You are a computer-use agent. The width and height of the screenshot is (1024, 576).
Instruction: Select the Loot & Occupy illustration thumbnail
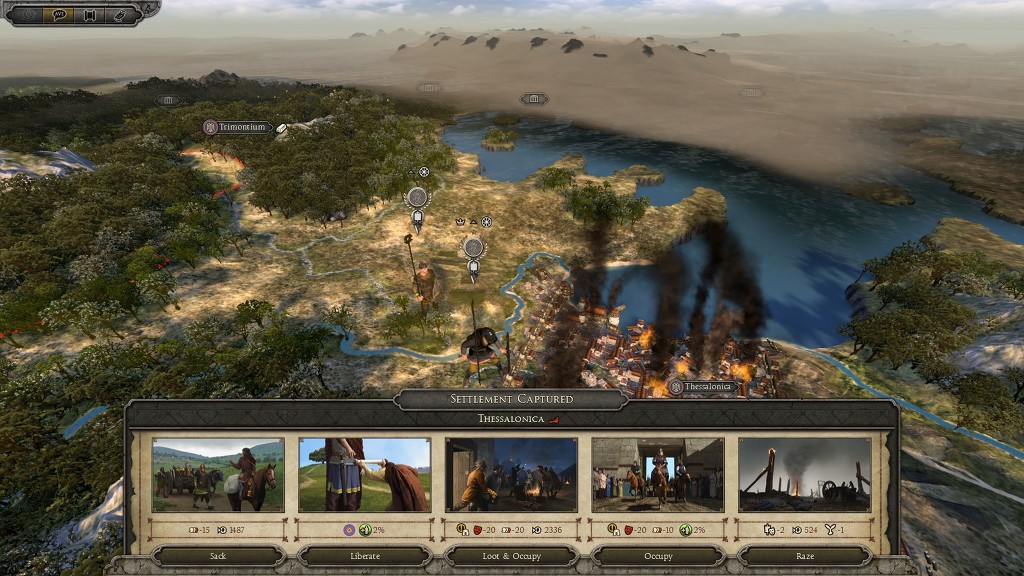pos(511,475)
